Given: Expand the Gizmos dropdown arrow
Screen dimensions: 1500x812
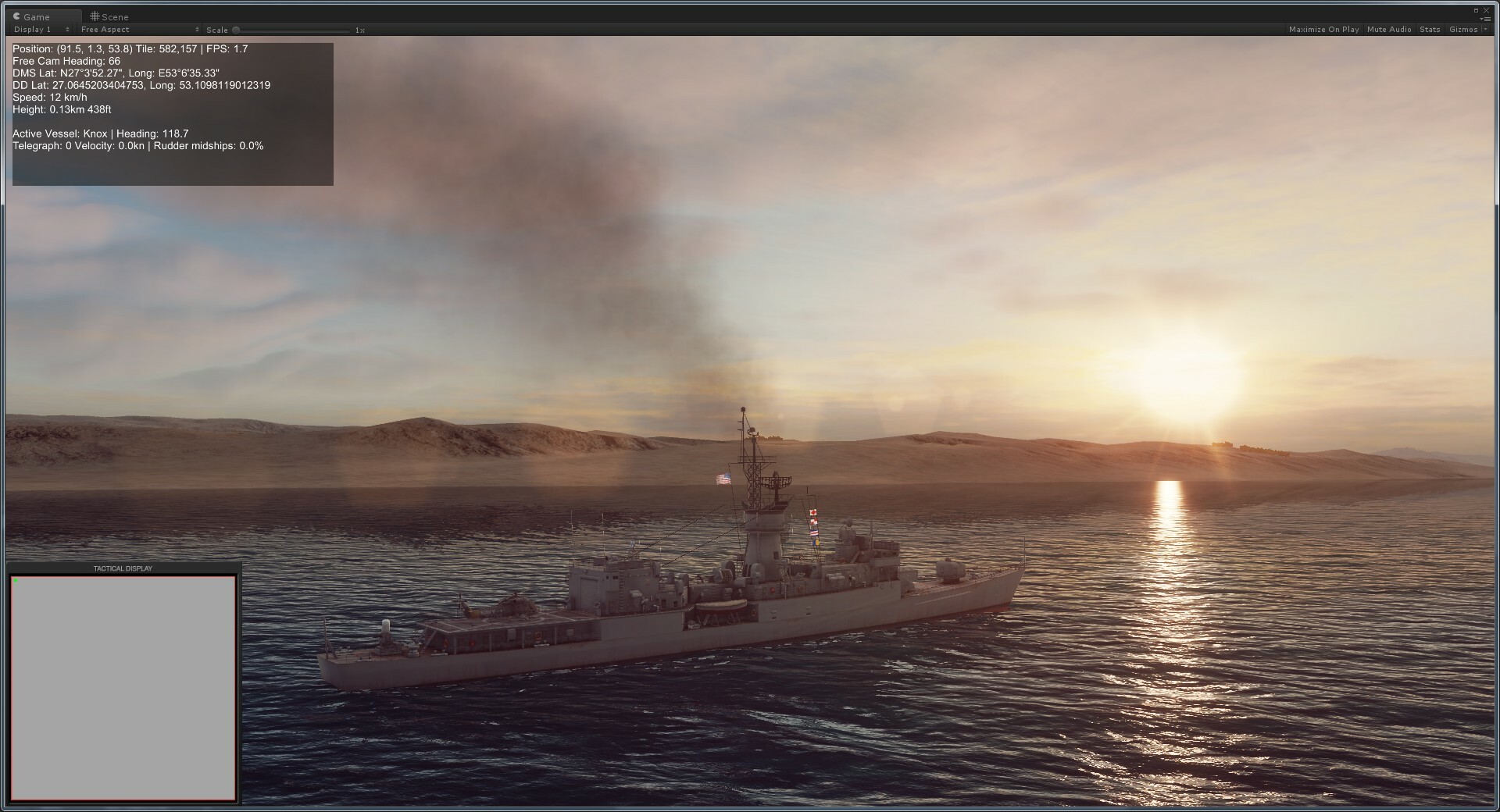Looking at the screenshot, I should 1487,29.
